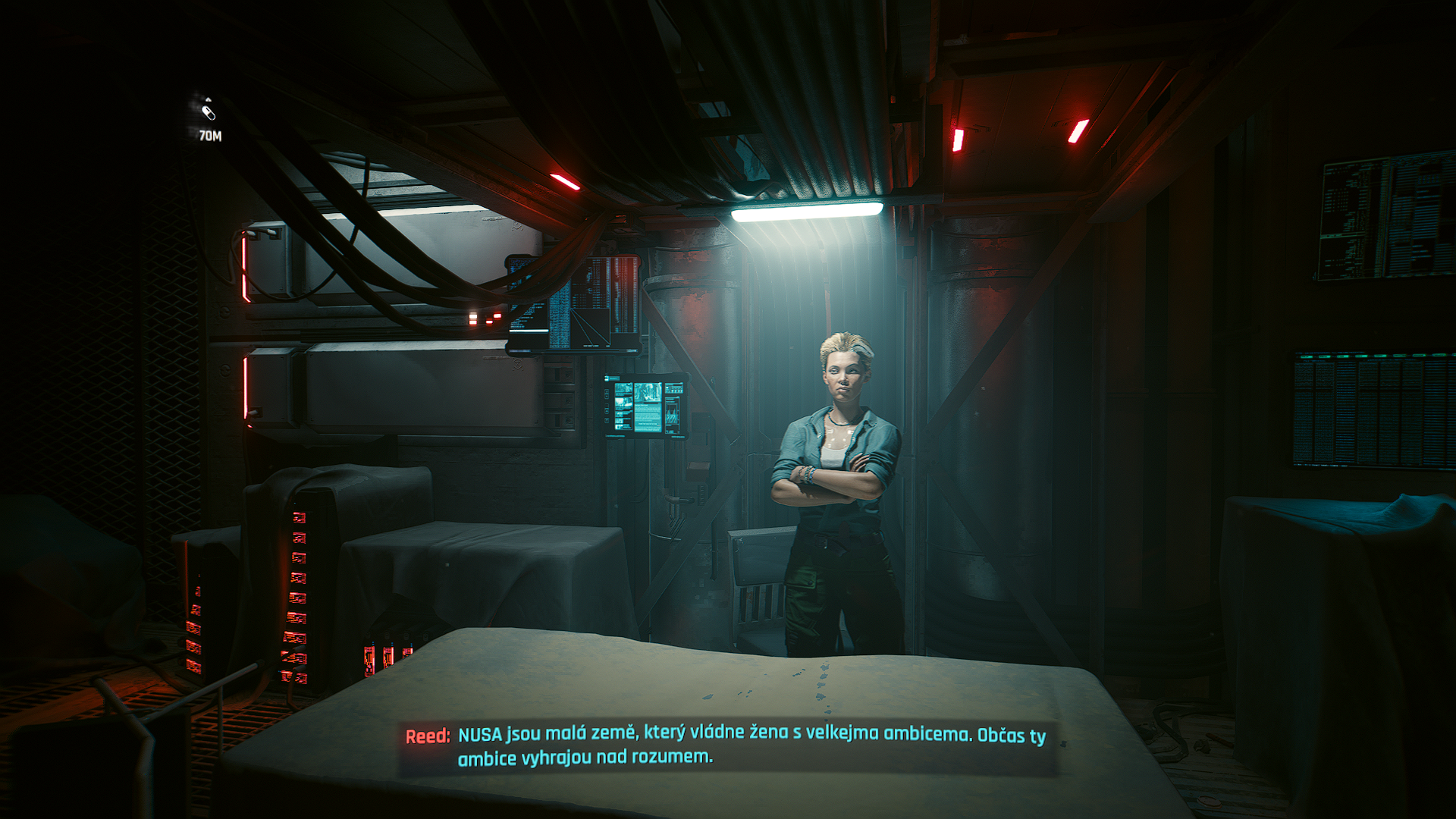Click the pill-shaped waypoint marker icon
Screen dimensions: 1456x819
(209, 113)
